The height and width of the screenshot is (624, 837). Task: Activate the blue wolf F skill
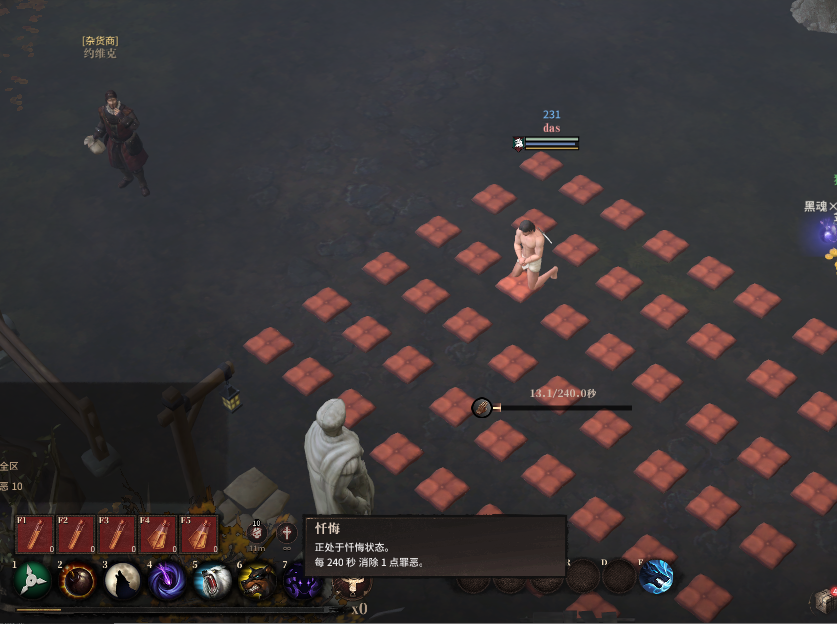[x=656, y=577]
